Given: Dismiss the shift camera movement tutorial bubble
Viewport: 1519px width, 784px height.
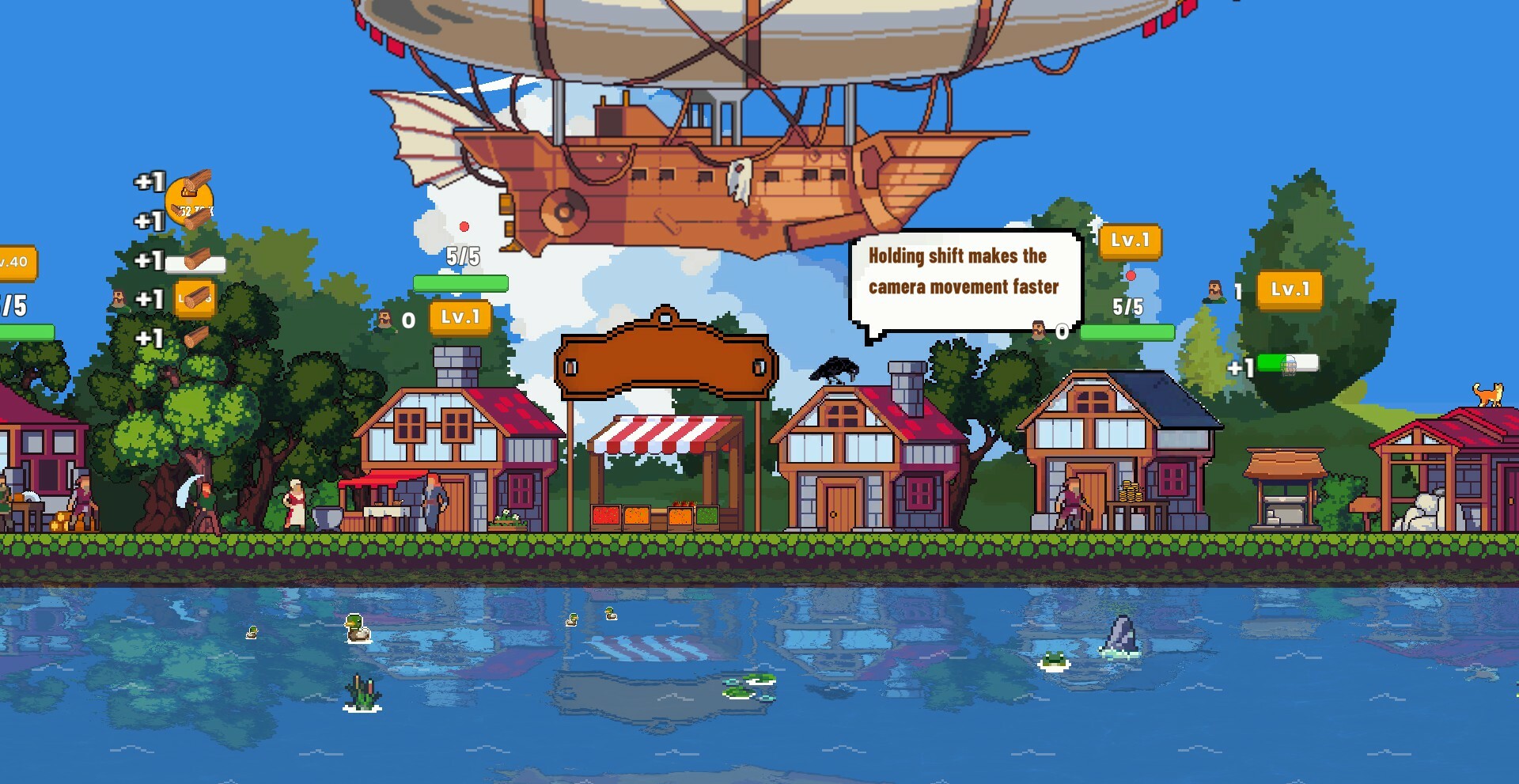Looking at the screenshot, I should tap(965, 273).
